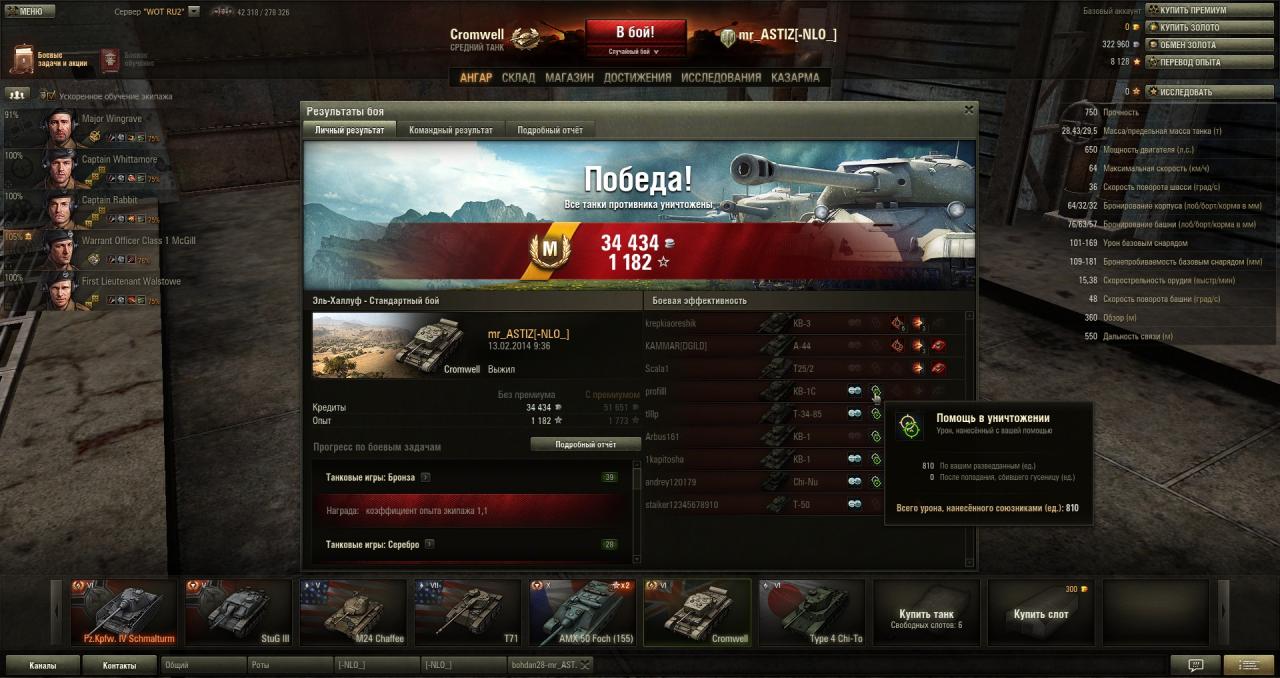
Task: Click the «Купить танк» slot
Action: pyautogui.click(x=926, y=612)
